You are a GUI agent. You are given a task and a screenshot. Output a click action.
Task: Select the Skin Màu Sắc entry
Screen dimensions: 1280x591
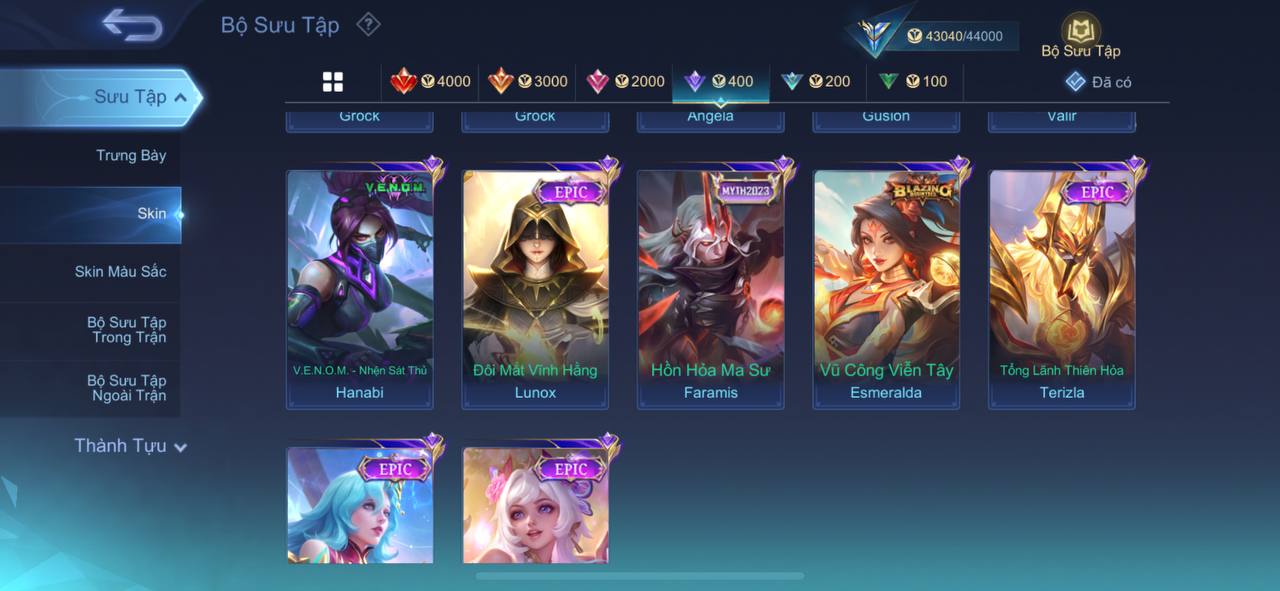pyautogui.click(x=120, y=271)
